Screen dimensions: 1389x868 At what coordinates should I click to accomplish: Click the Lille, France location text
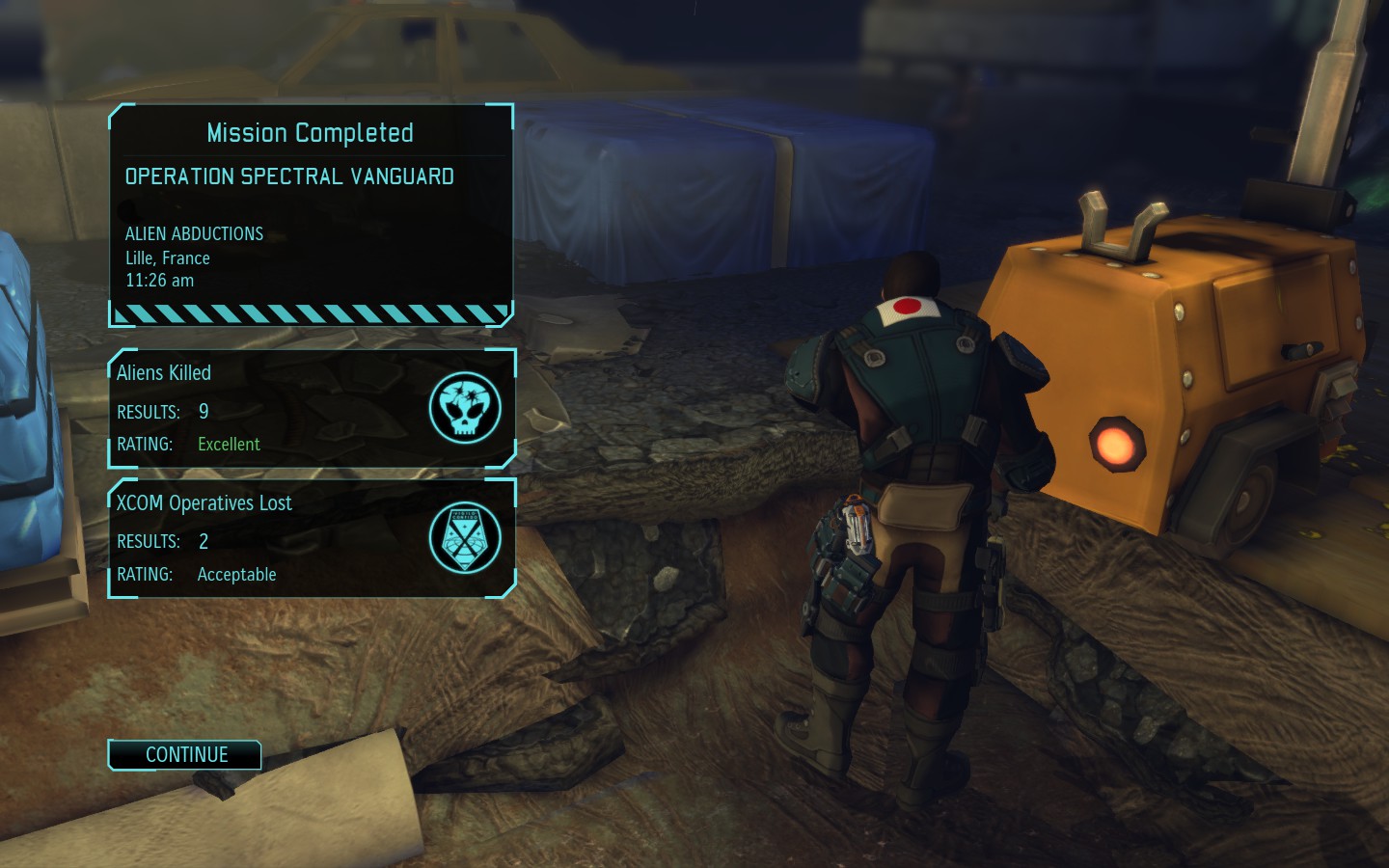167,258
